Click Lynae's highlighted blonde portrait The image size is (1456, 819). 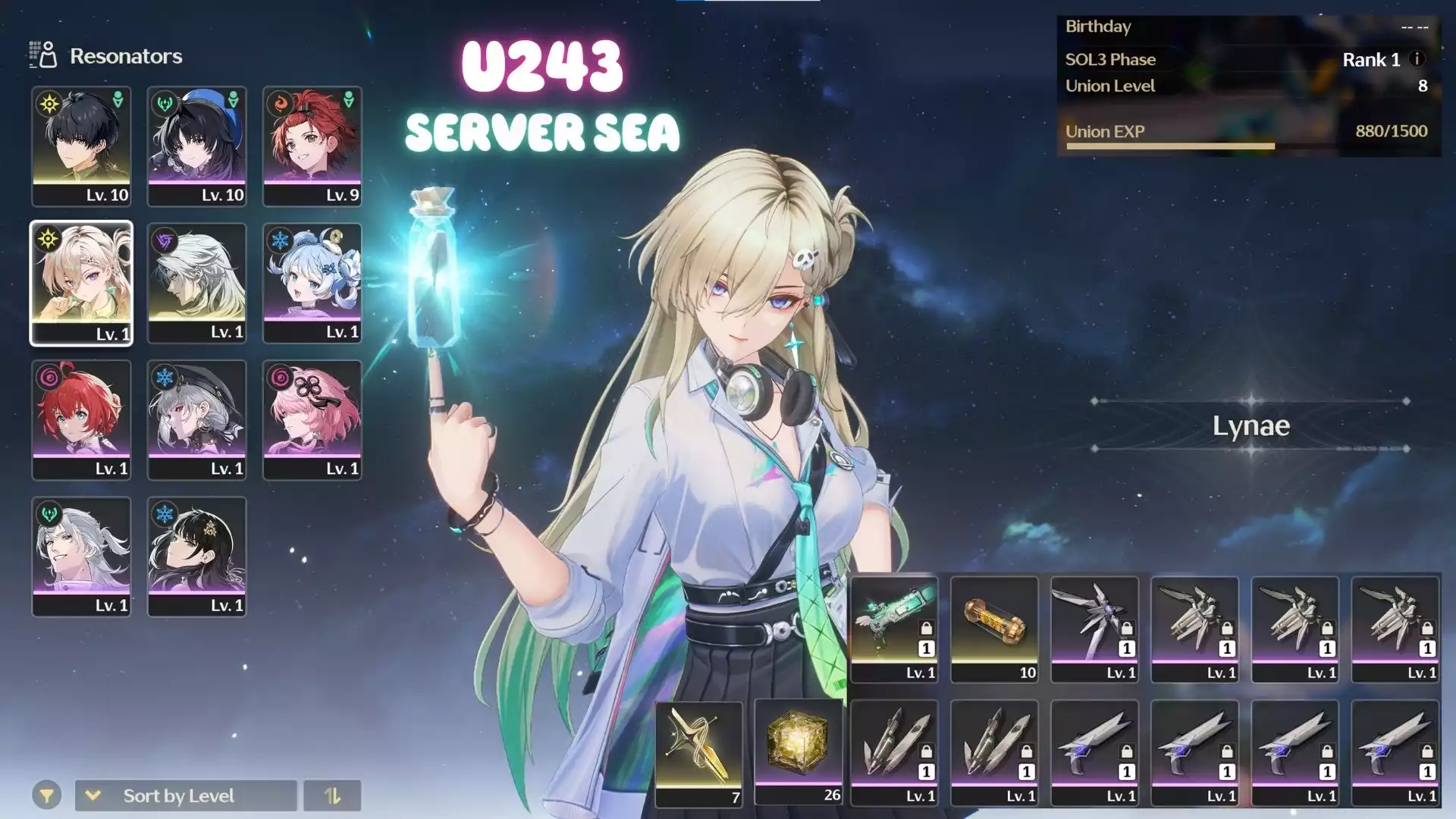coord(81,283)
